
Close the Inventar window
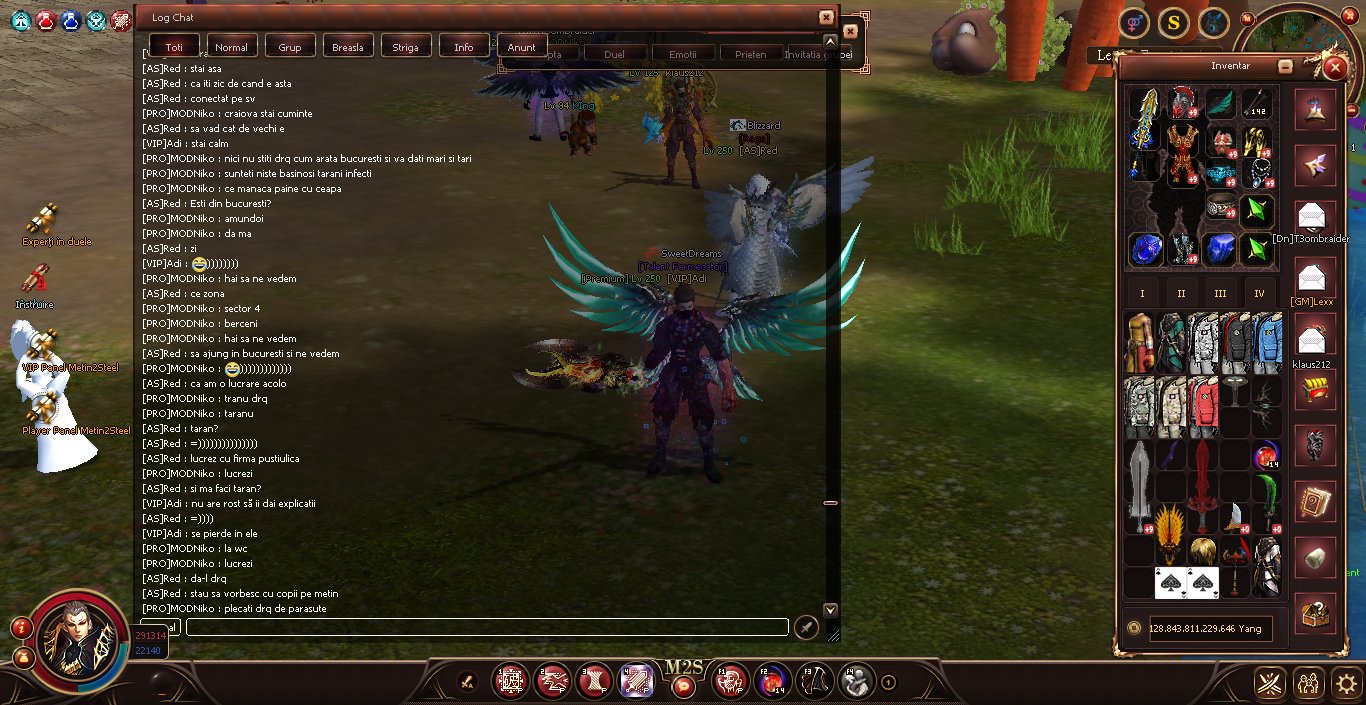[1334, 68]
